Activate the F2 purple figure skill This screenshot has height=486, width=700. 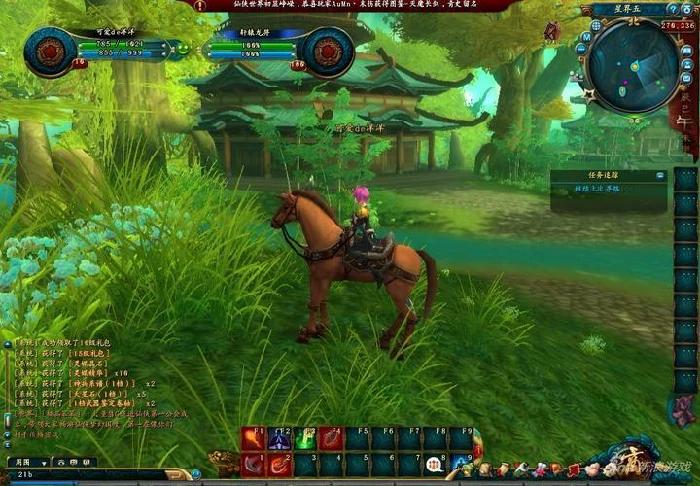(280, 439)
